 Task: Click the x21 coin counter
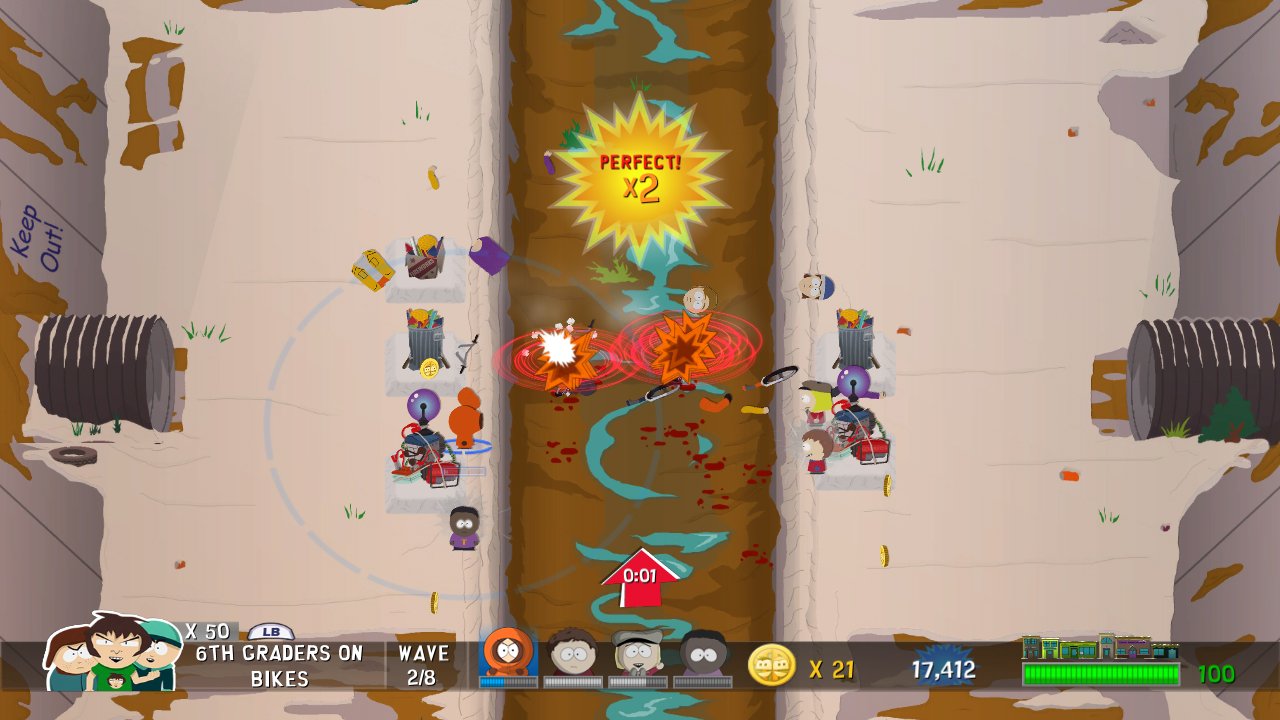pyautogui.click(x=833, y=670)
